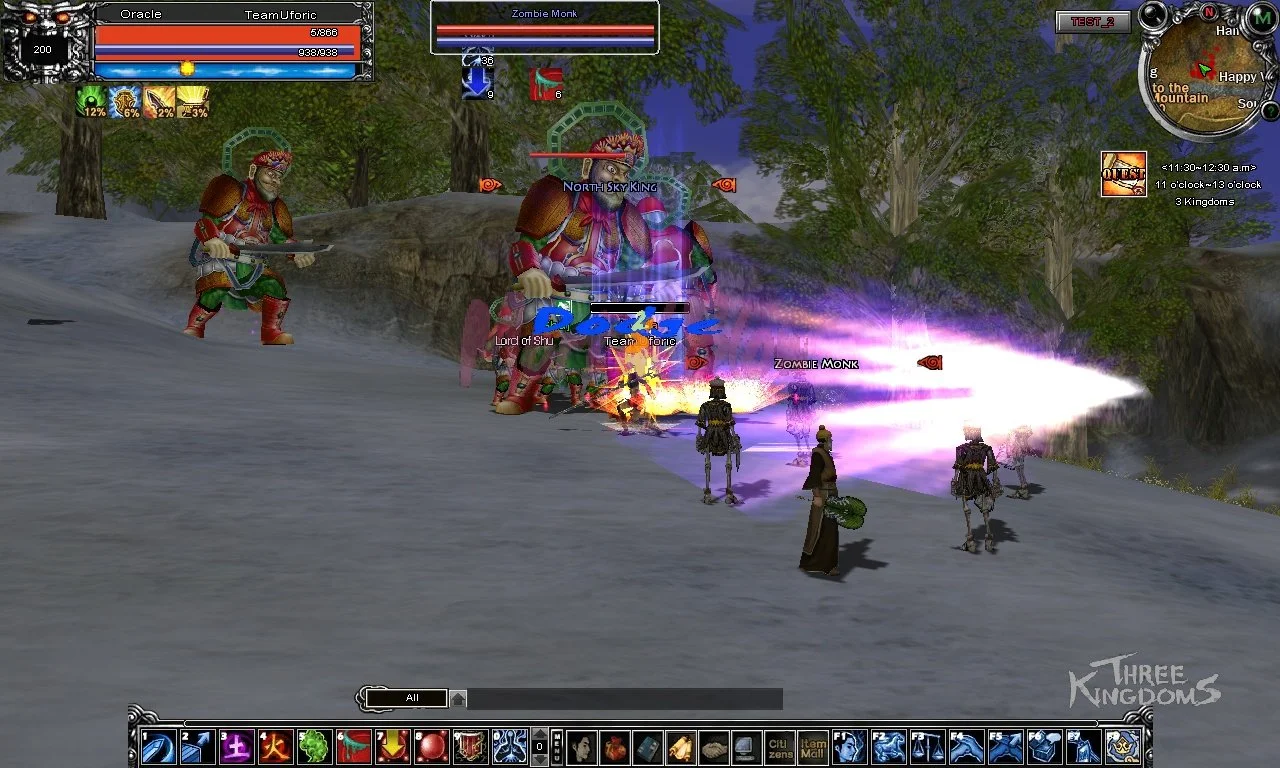
Task: Click the Citizens button
Action: pyautogui.click(x=777, y=745)
